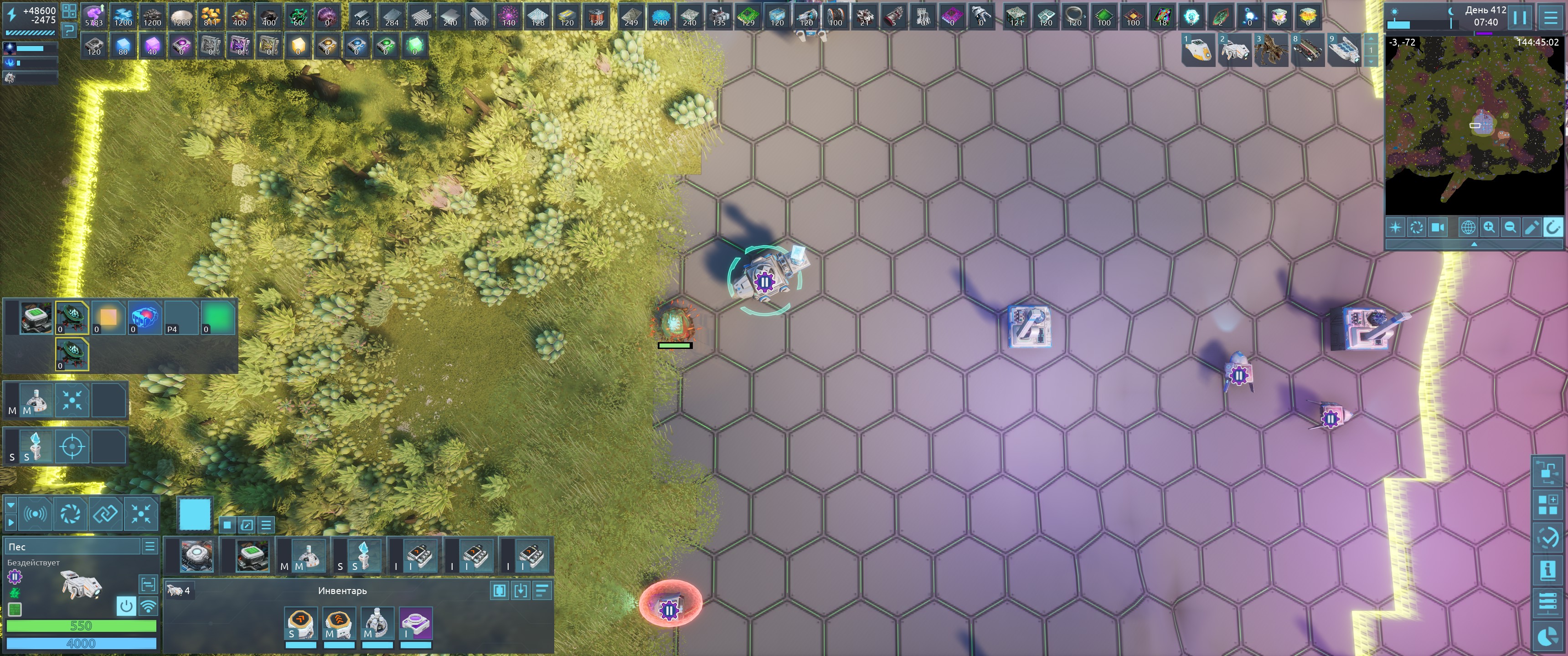Toggle the camera icon under the minimap
1568x656 pixels.
point(1438,228)
